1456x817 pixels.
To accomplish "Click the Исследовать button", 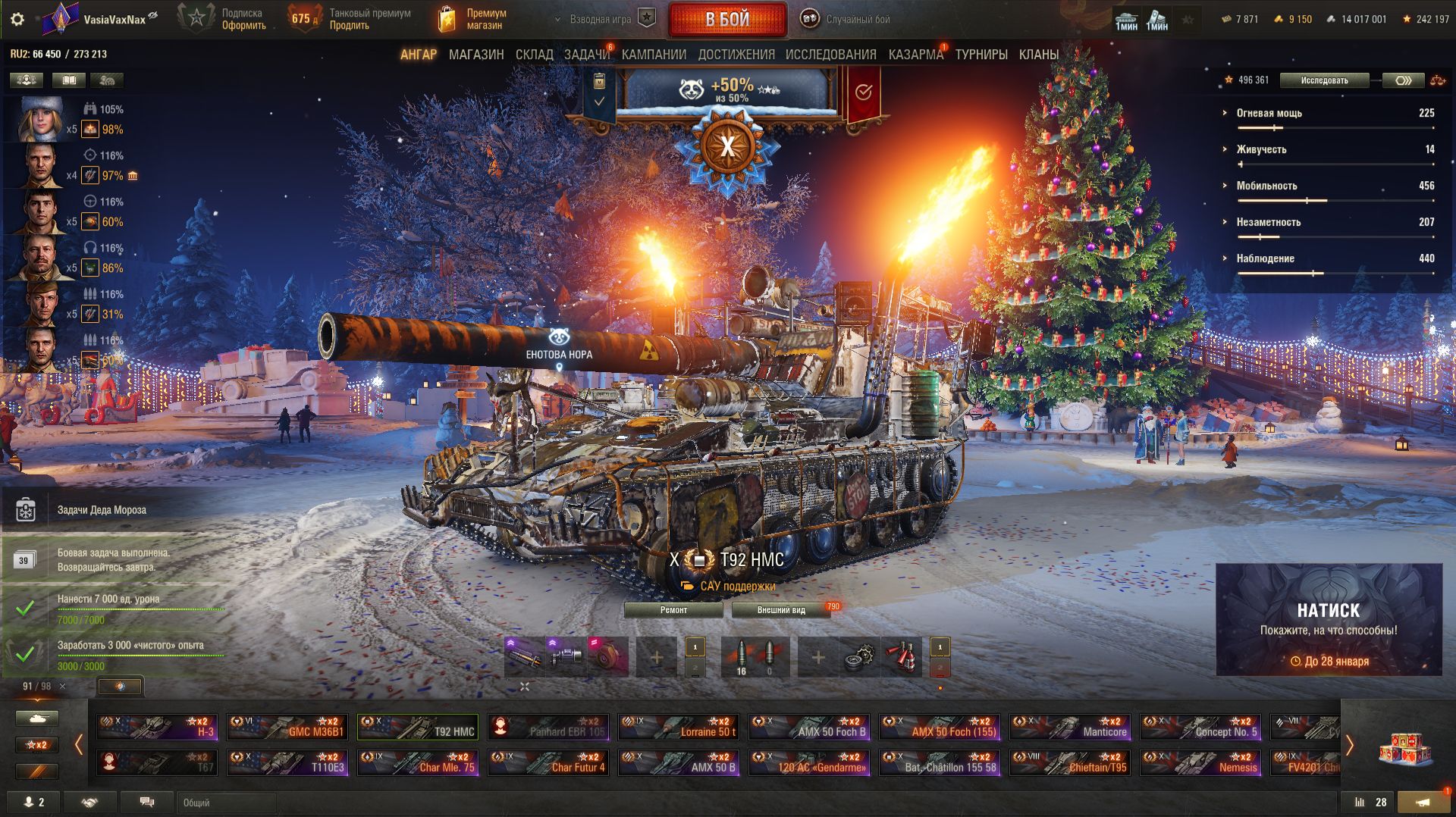I will [x=1324, y=80].
